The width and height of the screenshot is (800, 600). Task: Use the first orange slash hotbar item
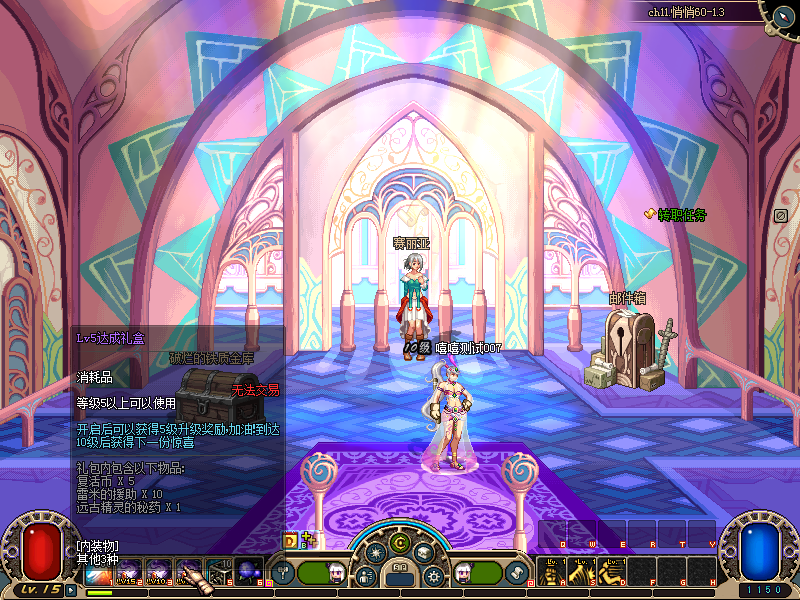click(x=98, y=573)
